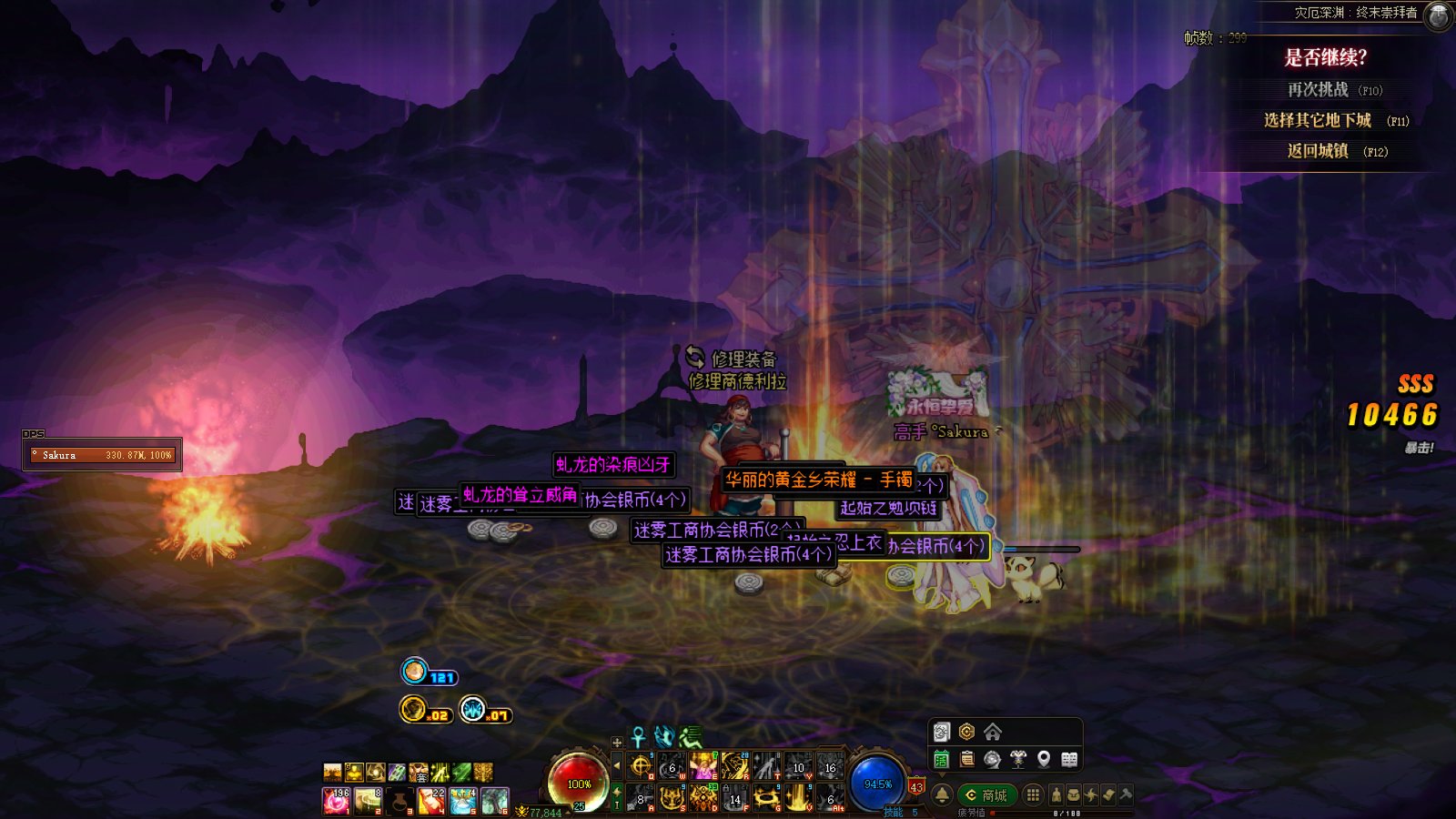This screenshot has height=819, width=1456.
Task: Open the inventory bag icon
Action: click(1074, 795)
